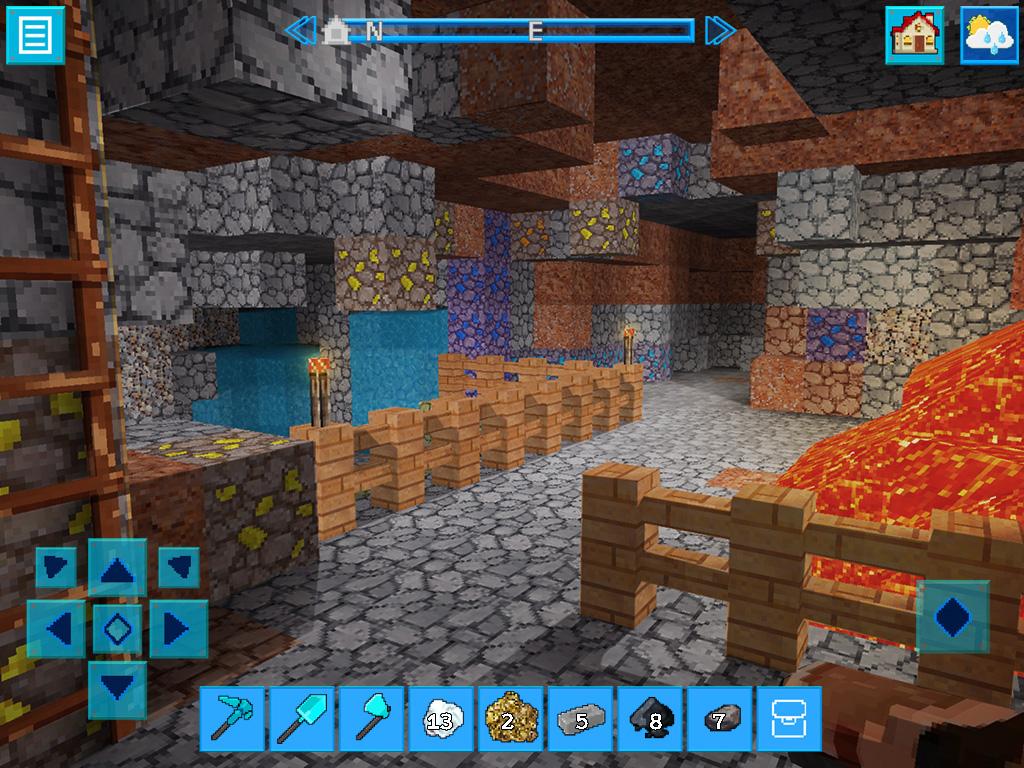Select the diamond shovel hotbar slot
The width and height of the screenshot is (1024, 768).
301,718
